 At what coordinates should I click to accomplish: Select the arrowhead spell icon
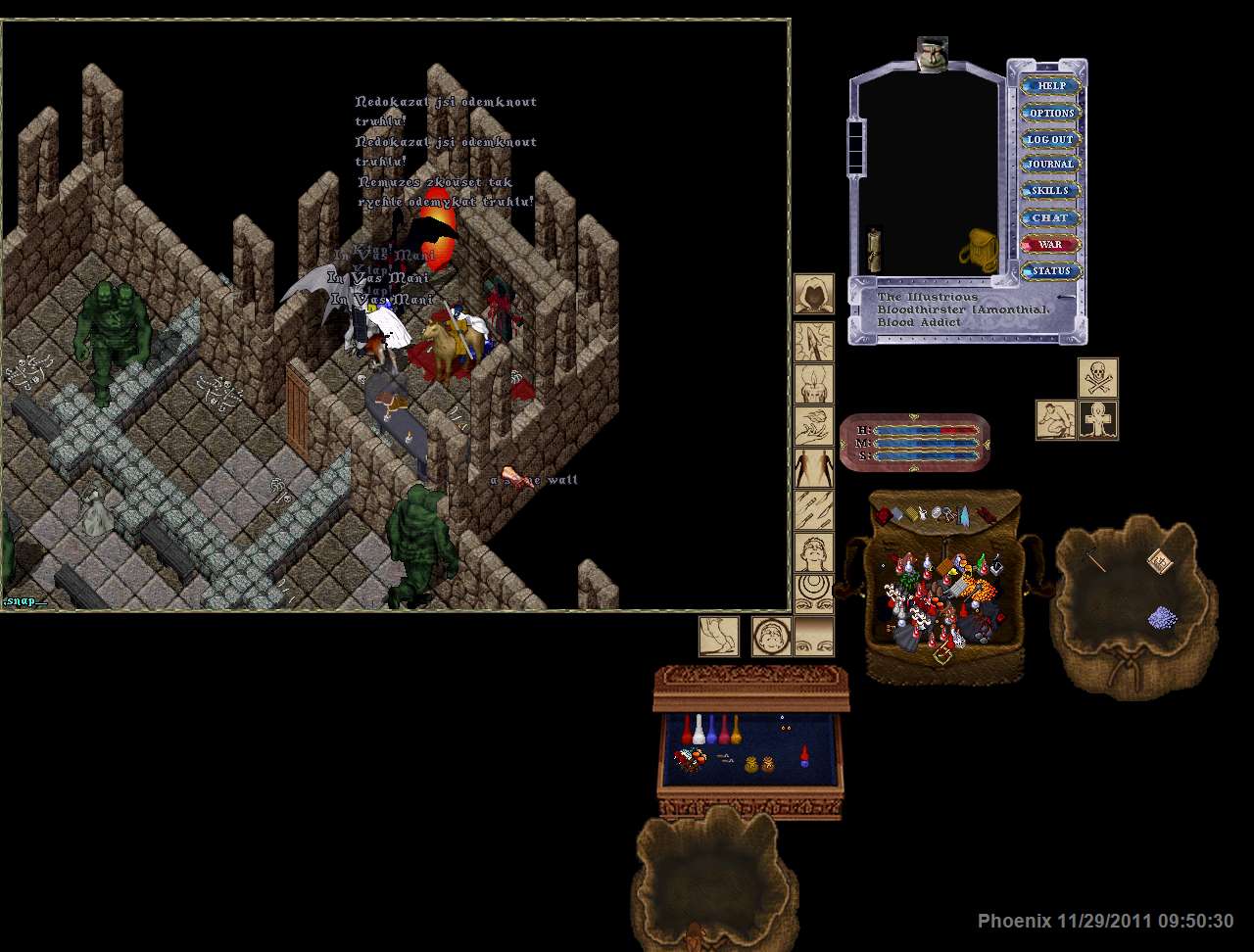pos(814,342)
